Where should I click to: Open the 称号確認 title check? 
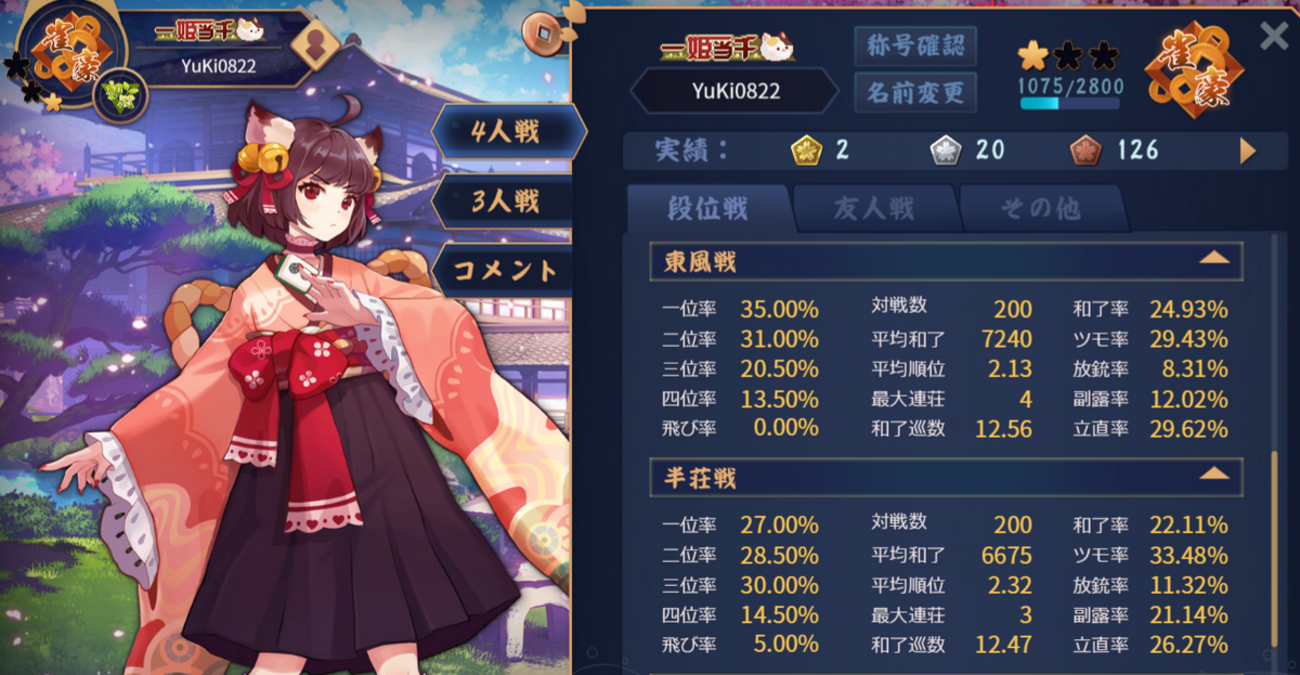915,46
